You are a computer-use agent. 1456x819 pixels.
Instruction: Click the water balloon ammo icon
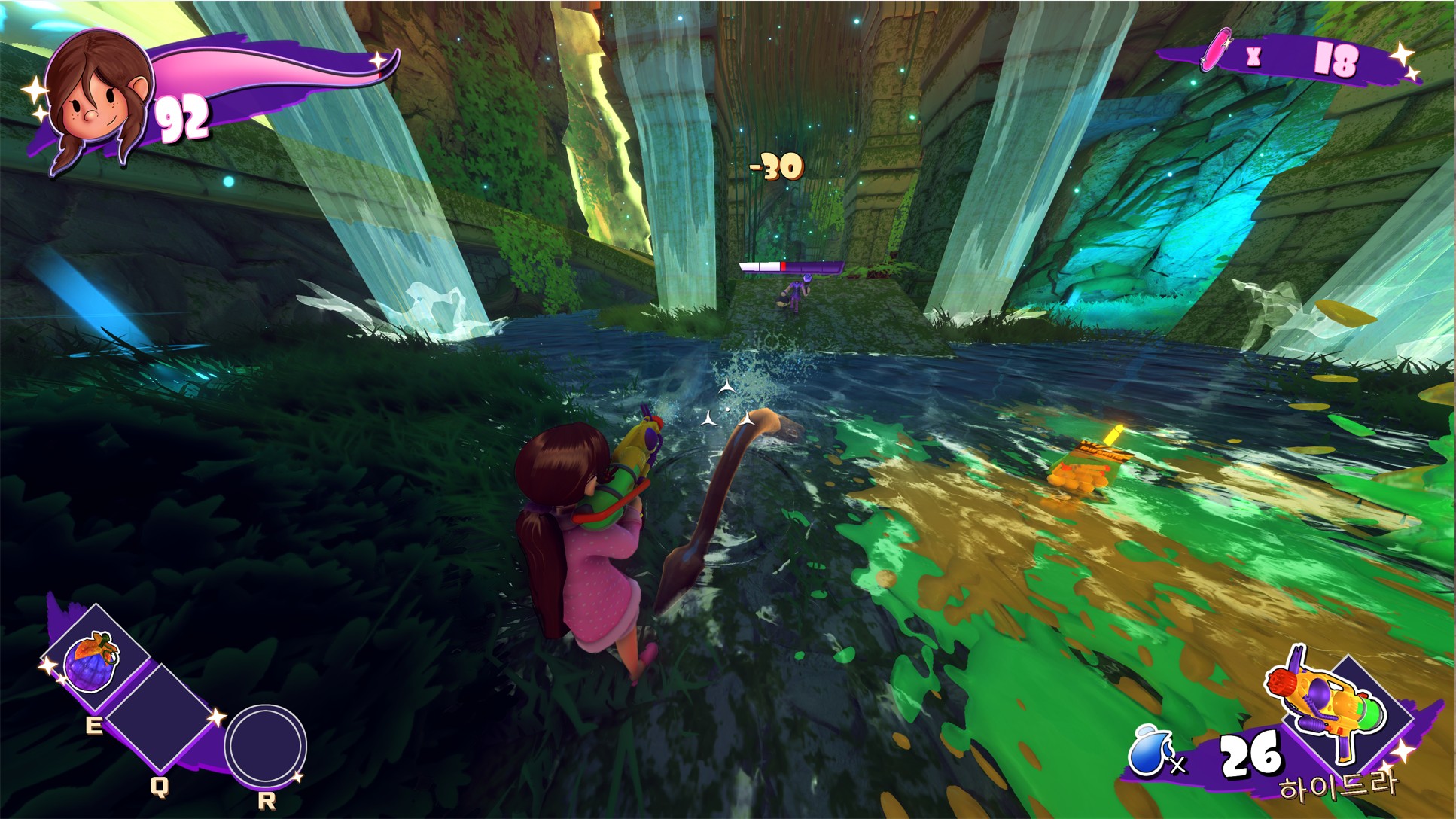1147,749
